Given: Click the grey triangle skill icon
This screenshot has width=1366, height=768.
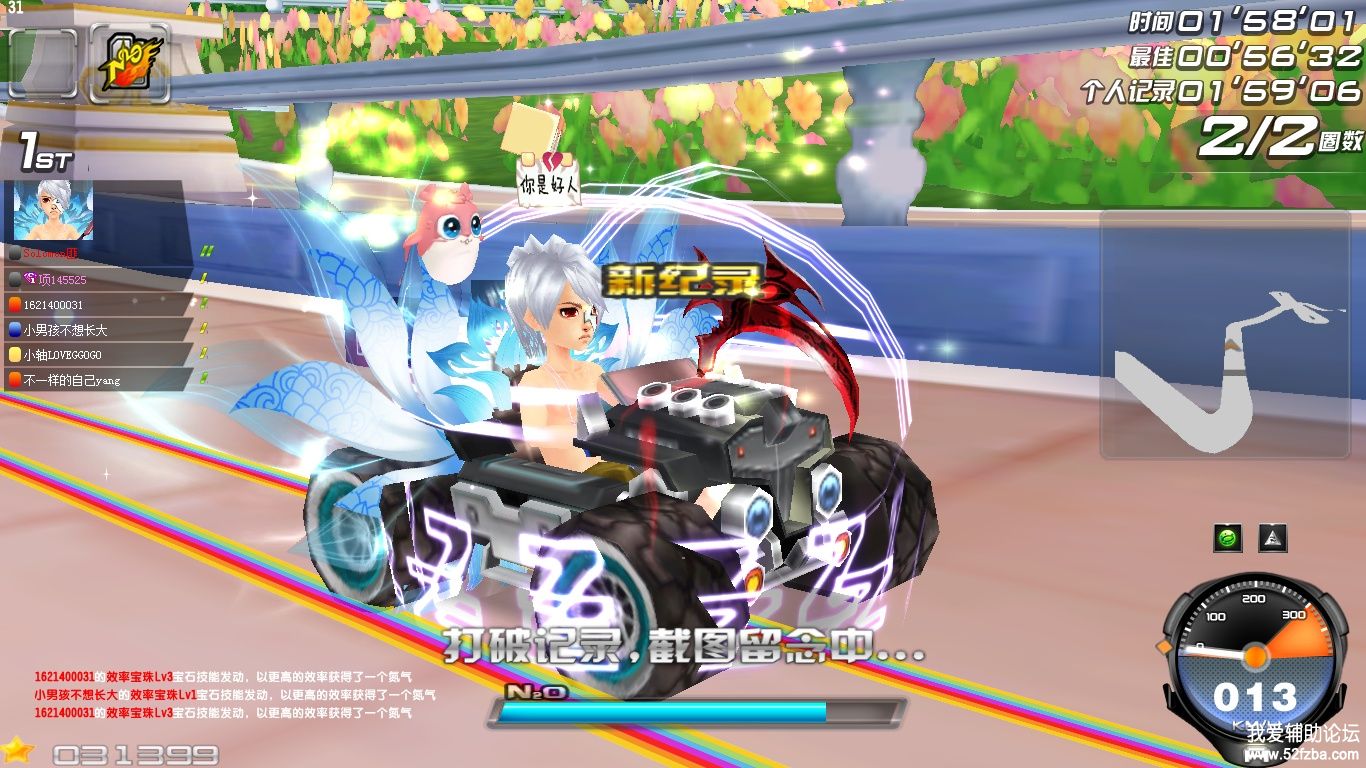Looking at the screenshot, I should click(x=1273, y=538).
